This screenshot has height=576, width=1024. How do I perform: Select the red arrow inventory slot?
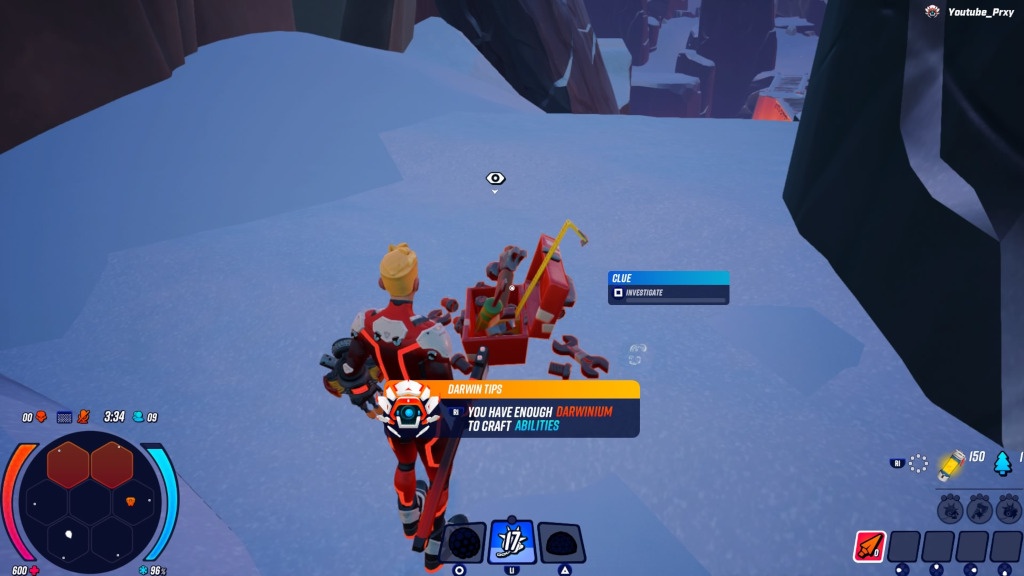pyautogui.click(x=868, y=547)
